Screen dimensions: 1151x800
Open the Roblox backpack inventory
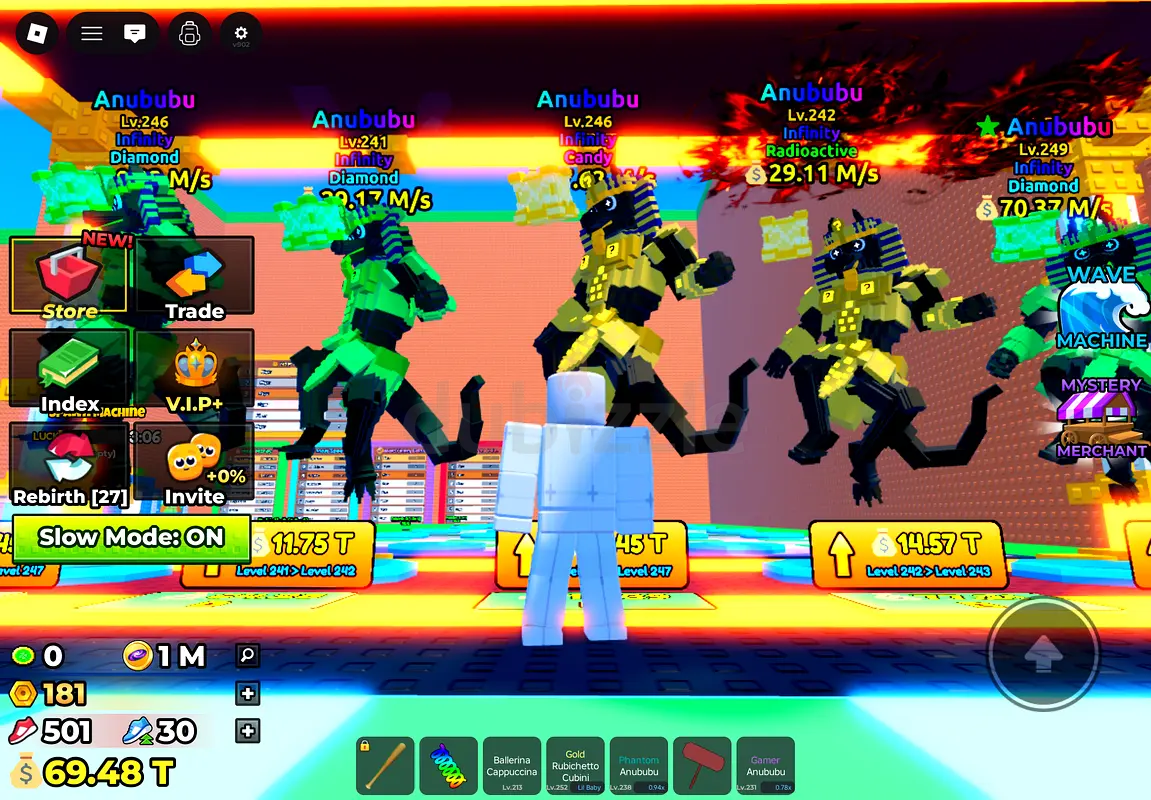pos(189,34)
